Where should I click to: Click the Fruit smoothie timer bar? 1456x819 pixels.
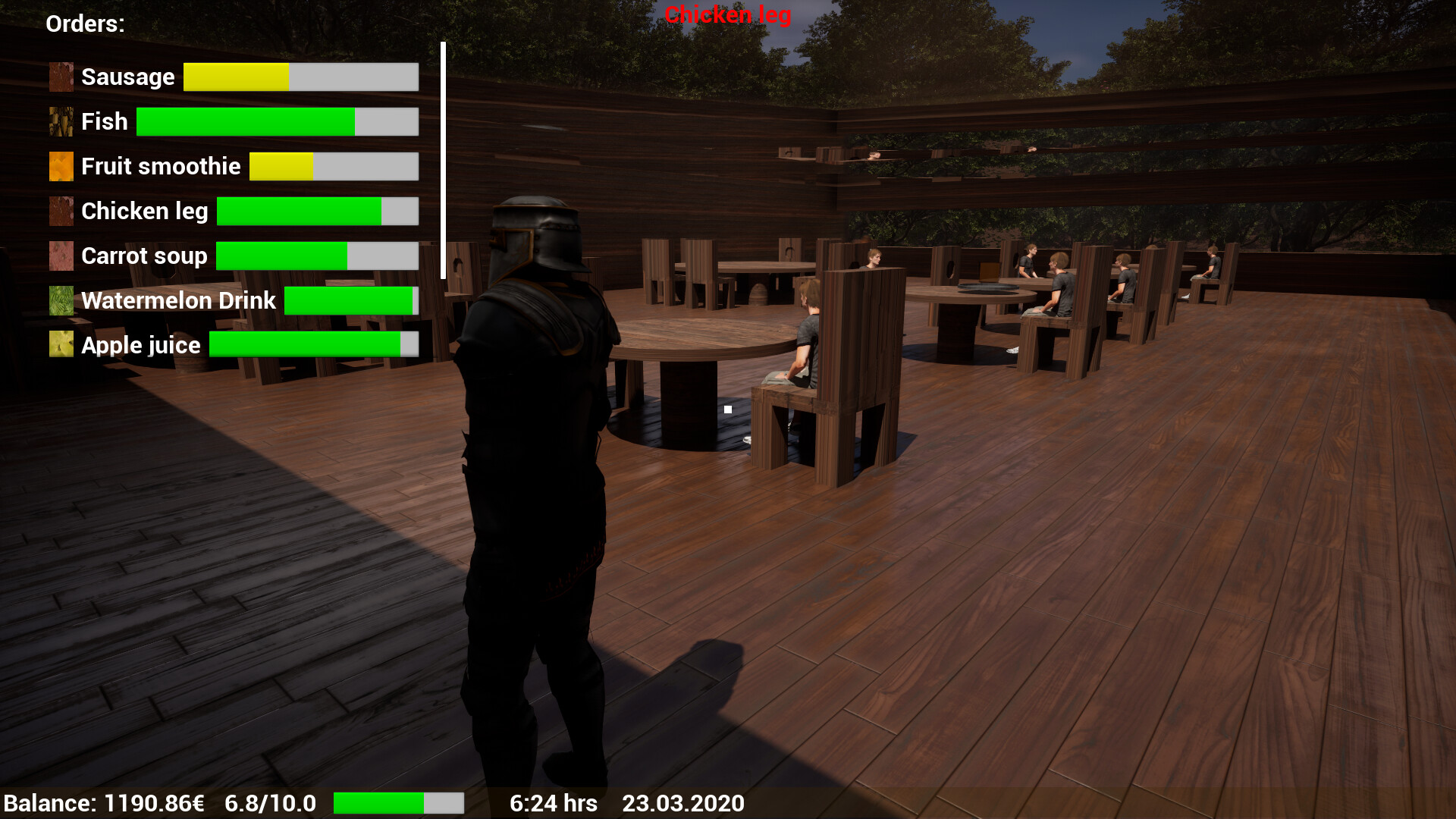click(333, 166)
